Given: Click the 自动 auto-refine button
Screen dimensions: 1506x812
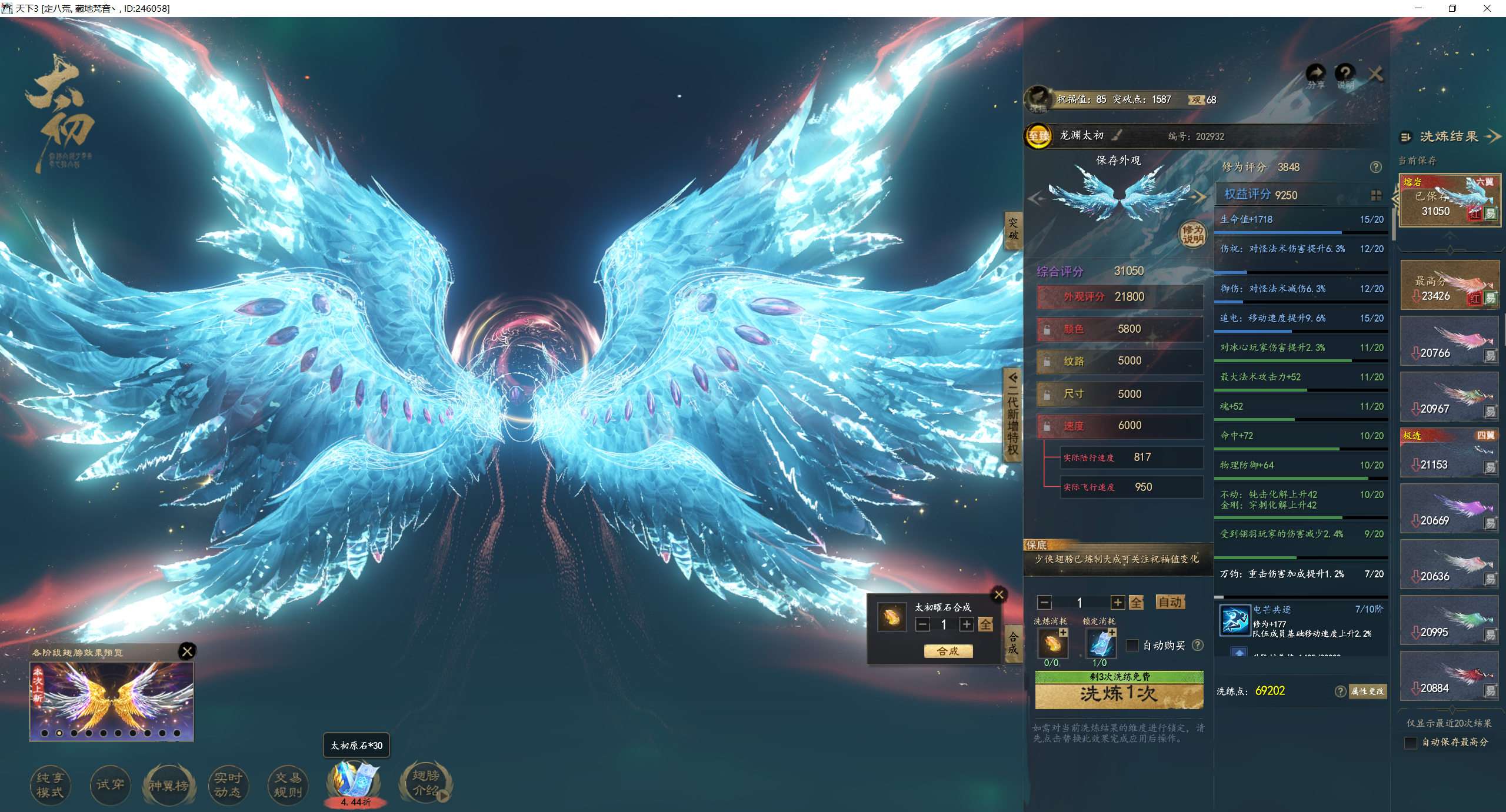Looking at the screenshot, I should pyautogui.click(x=1170, y=602).
